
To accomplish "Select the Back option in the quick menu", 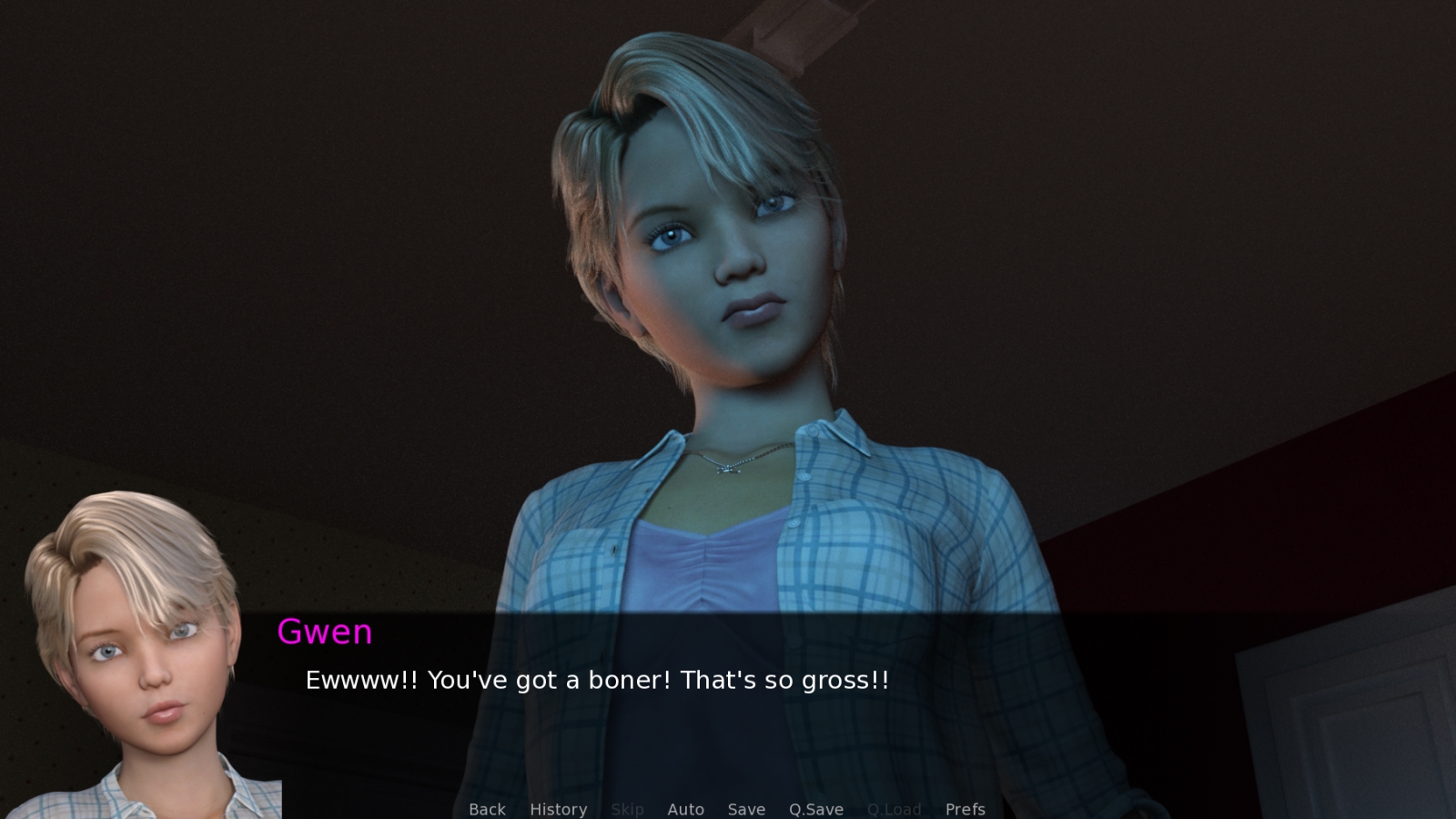I will pos(487,809).
